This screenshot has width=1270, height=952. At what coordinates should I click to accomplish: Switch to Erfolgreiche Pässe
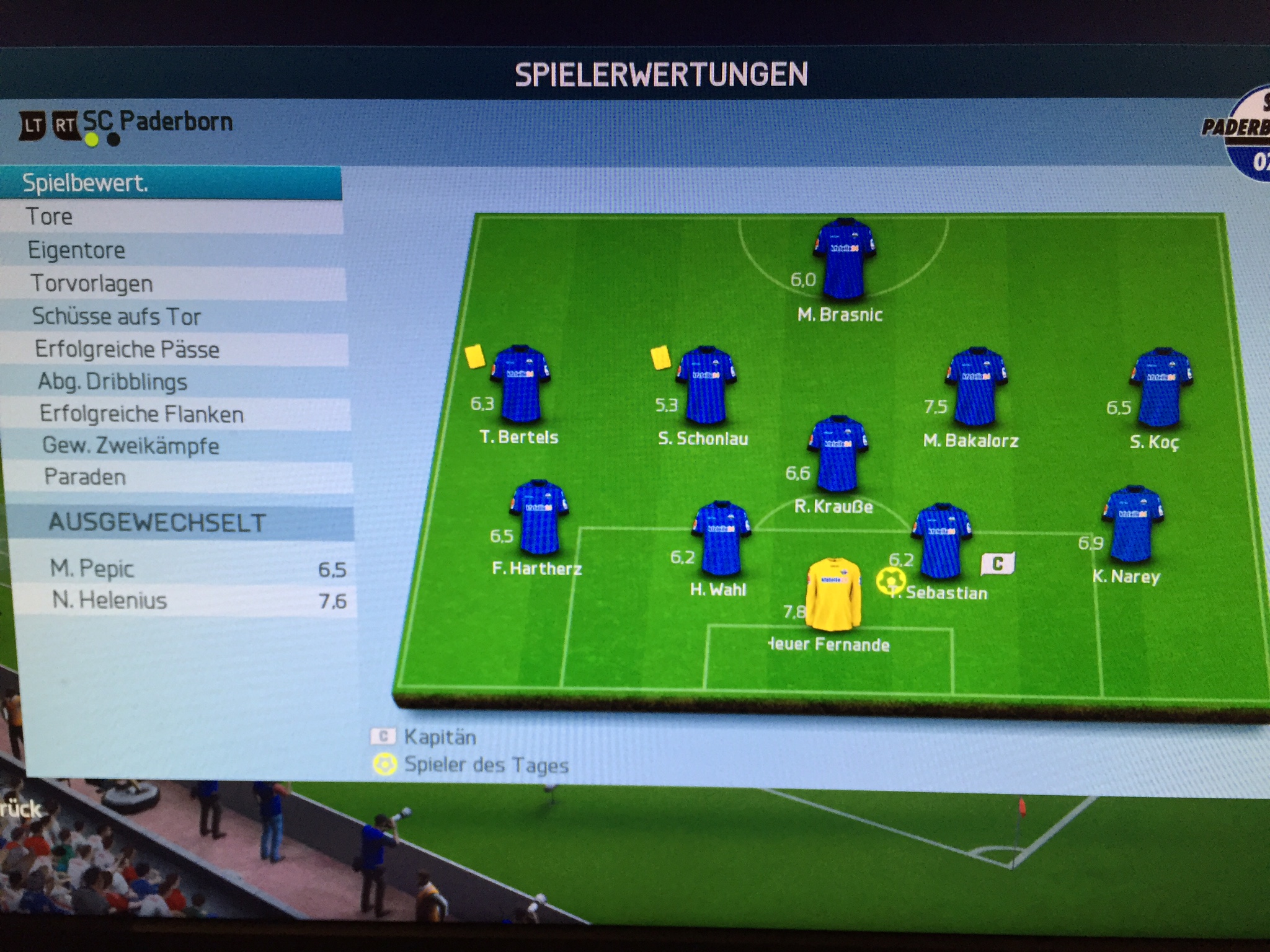[x=176, y=350]
